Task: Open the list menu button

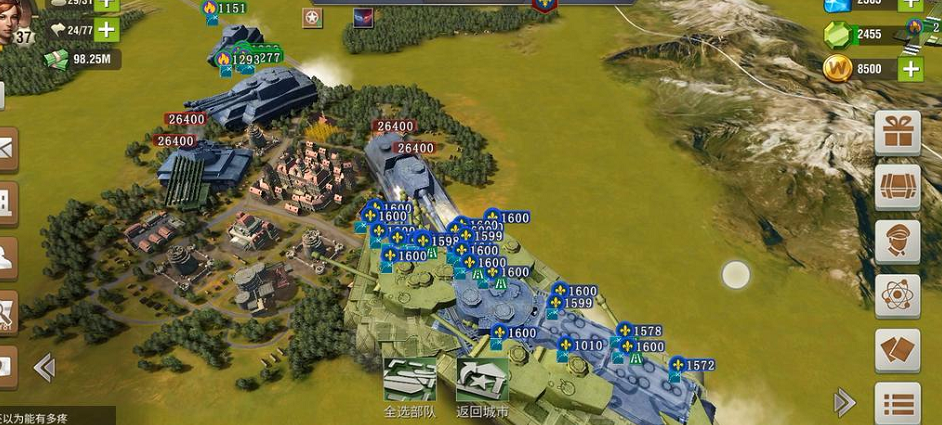Action: (897, 404)
